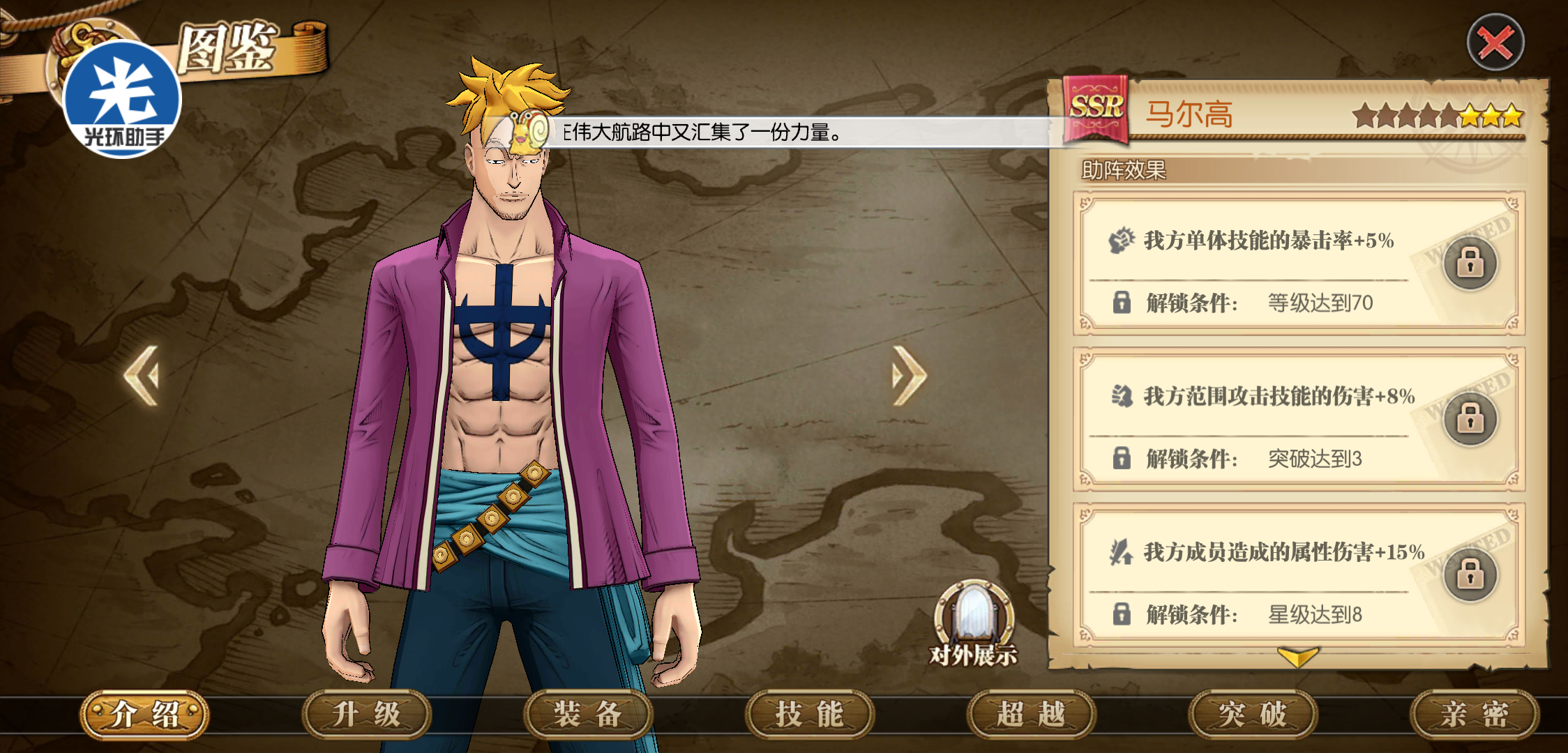The image size is (1568, 753).
Task: Switch to the 介绍 tab
Action: pyautogui.click(x=145, y=715)
